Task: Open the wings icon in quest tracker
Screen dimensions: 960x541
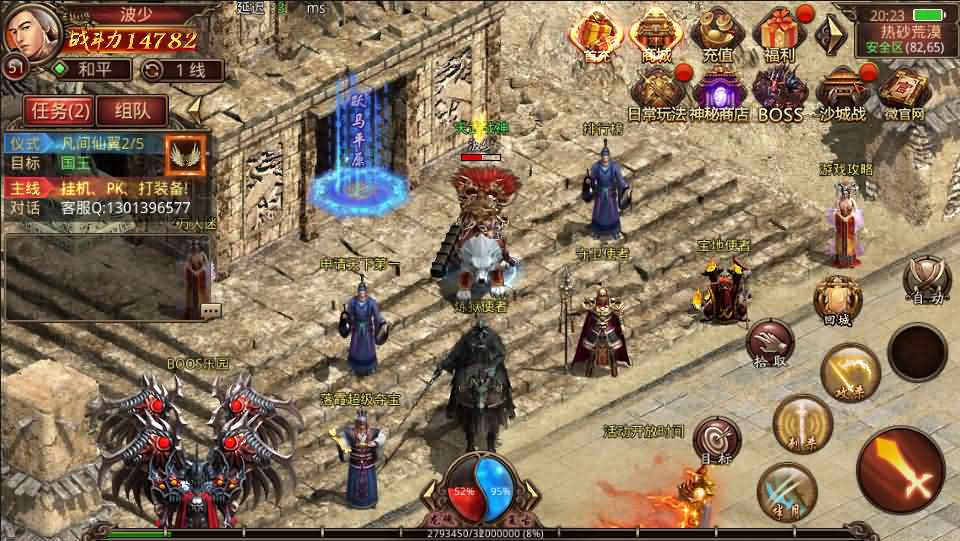Action: [185, 154]
